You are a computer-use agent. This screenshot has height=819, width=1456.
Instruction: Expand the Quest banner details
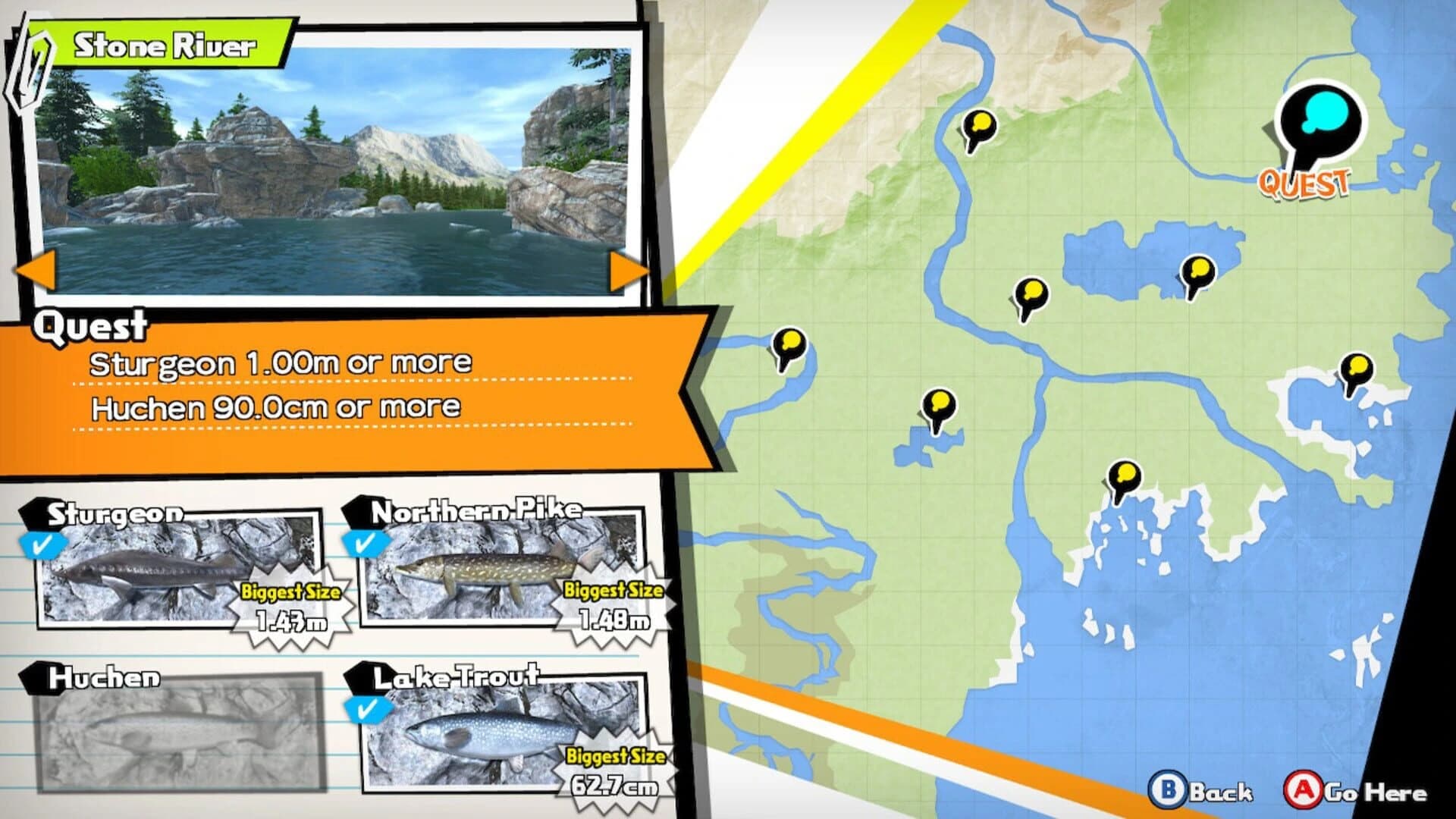91,328
